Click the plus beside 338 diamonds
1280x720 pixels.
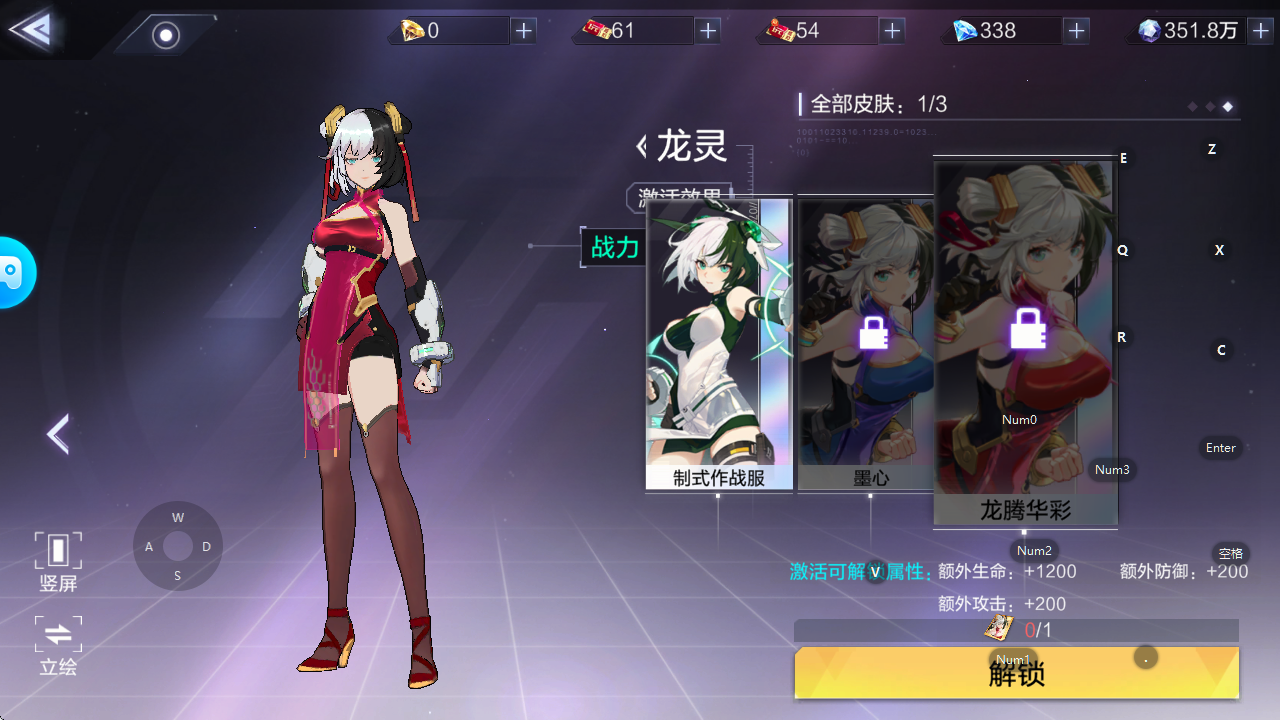[x=1076, y=31]
